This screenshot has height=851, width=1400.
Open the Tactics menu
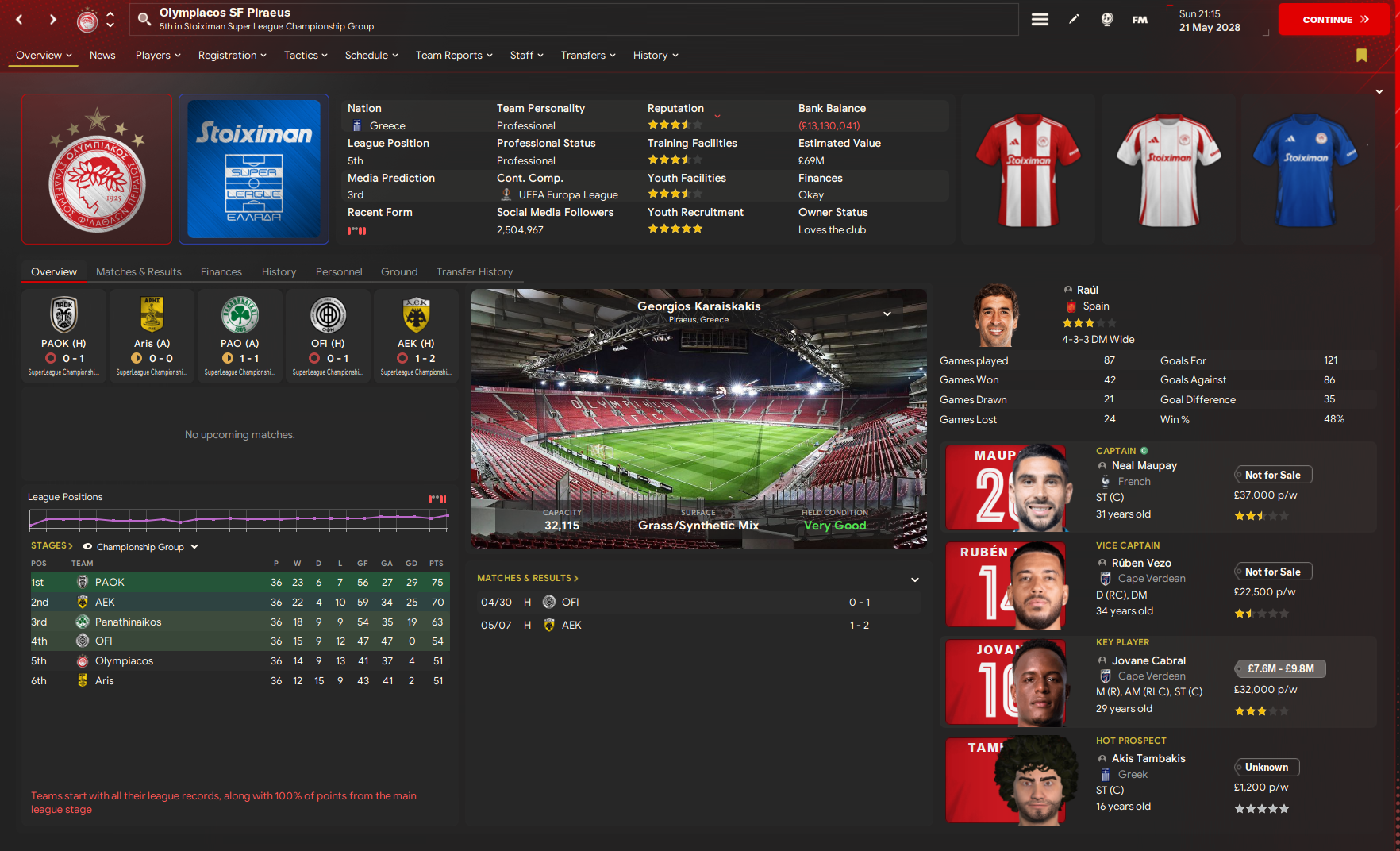pyautogui.click(x=306, y=56)
